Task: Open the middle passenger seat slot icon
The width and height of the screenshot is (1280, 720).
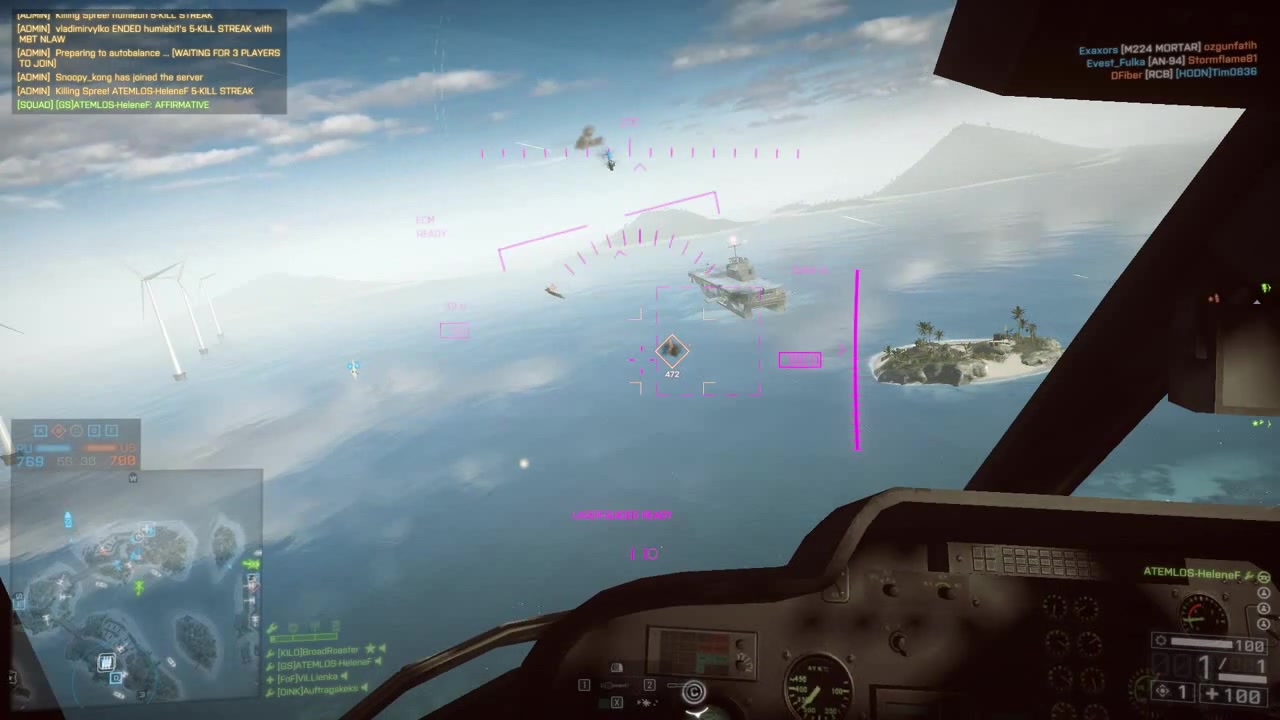Action: (x=1263, y=608)
